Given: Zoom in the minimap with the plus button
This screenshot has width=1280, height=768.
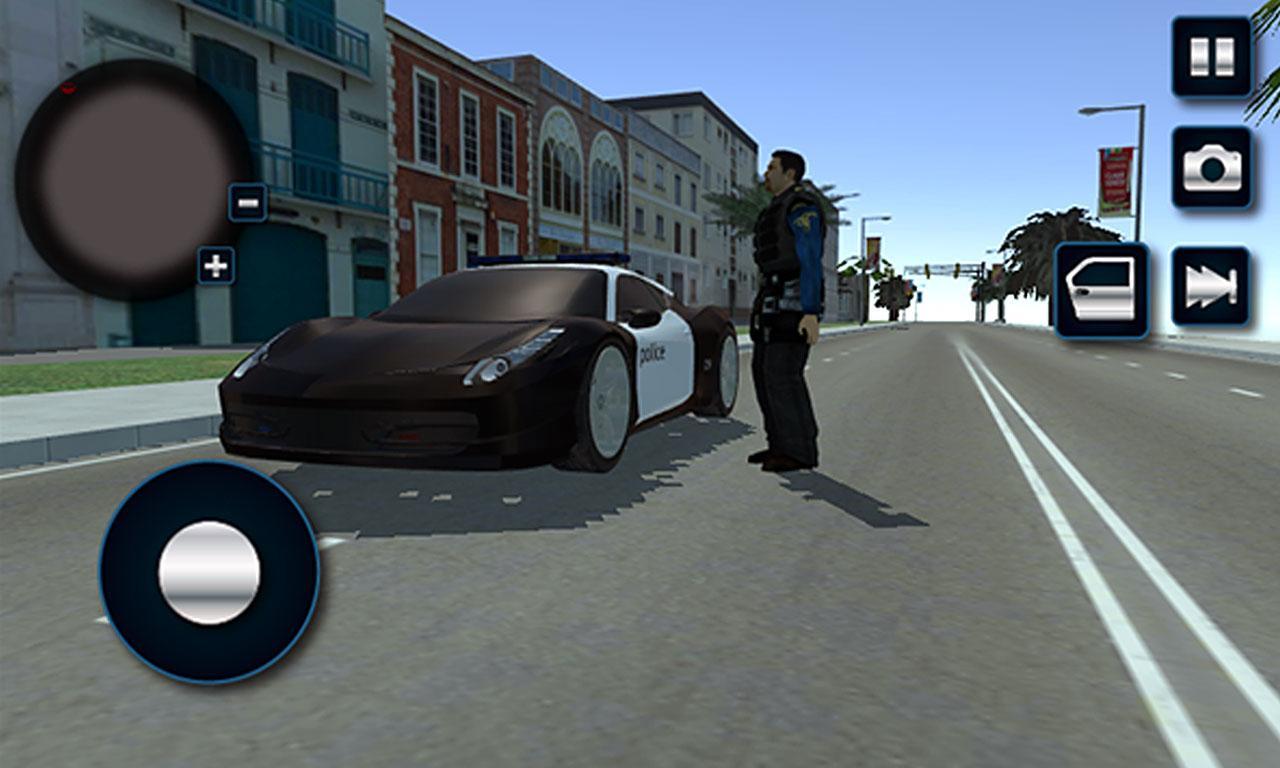Looking at the screenshot, I should point(214,266).
